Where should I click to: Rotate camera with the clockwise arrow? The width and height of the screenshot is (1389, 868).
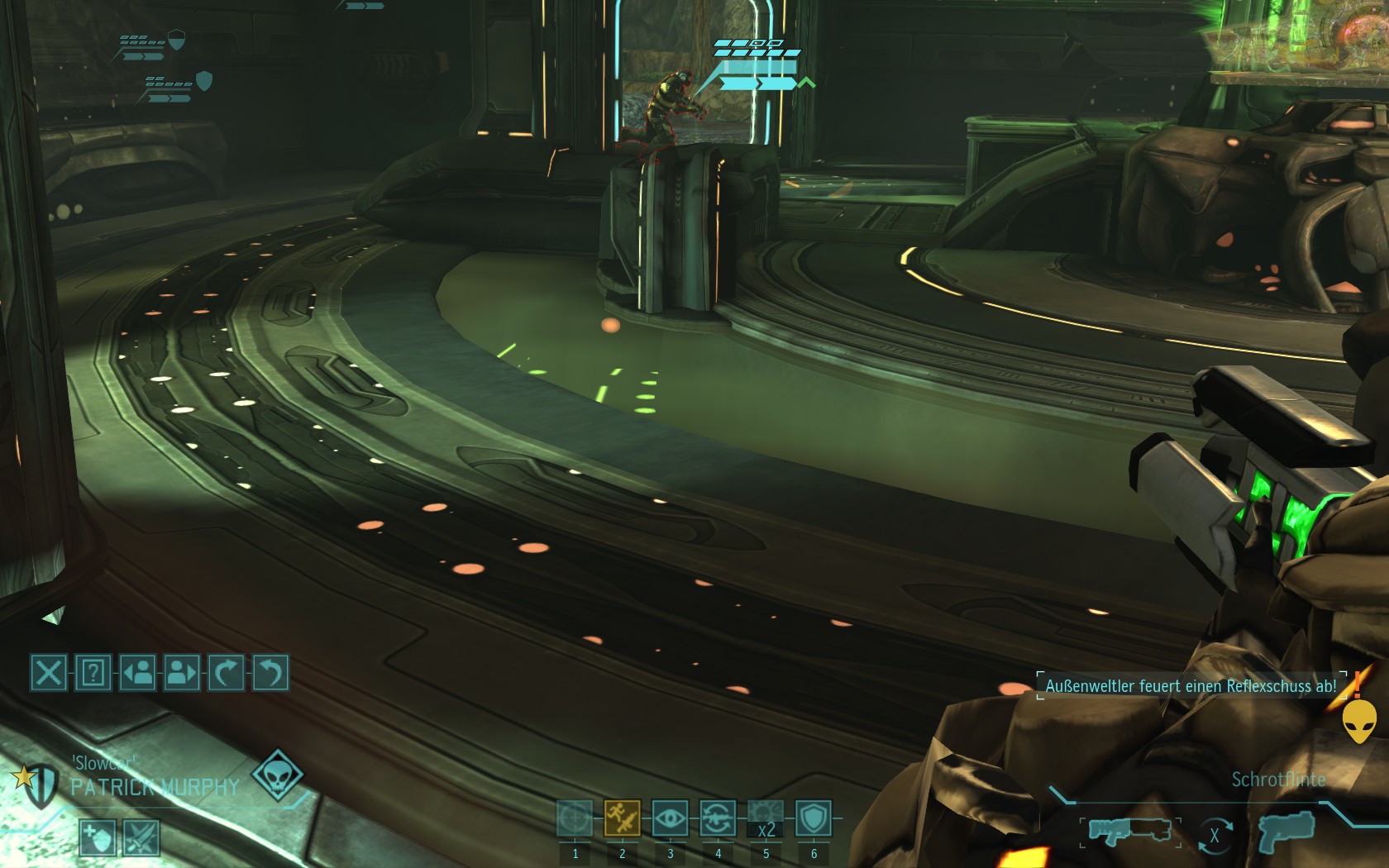click(227, 673)
